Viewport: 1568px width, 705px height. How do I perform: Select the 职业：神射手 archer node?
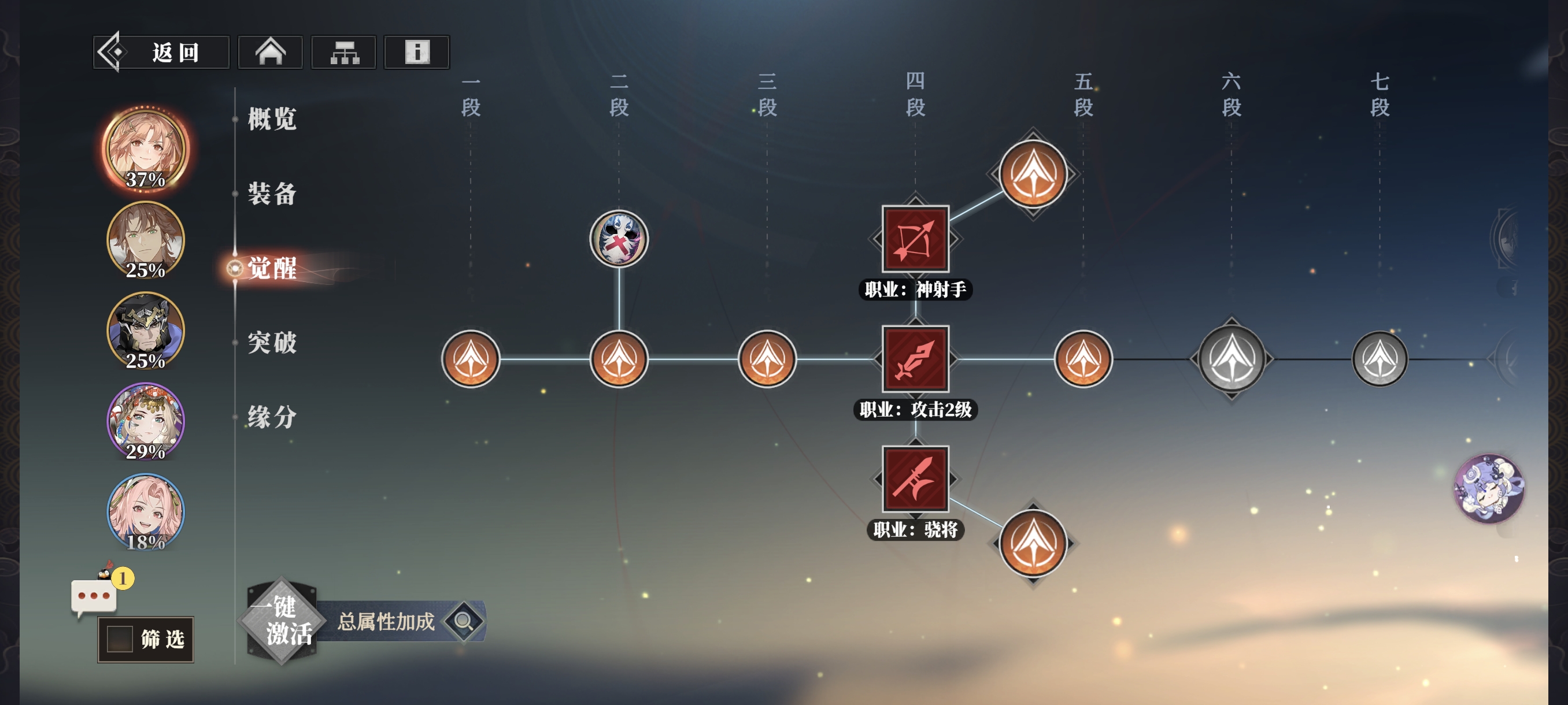coord(915,239)
